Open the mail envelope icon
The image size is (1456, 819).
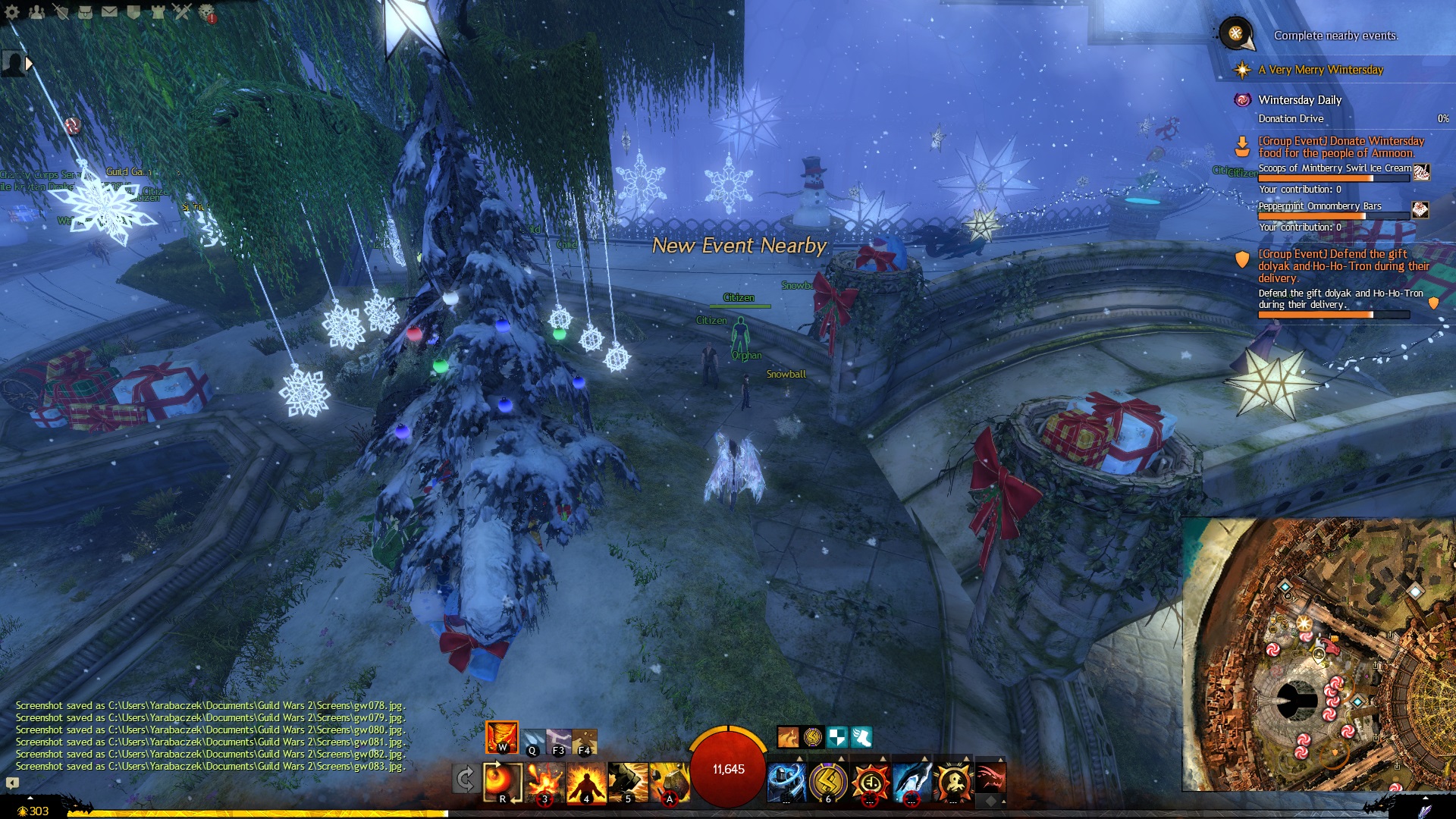click(x=109, y=11)
